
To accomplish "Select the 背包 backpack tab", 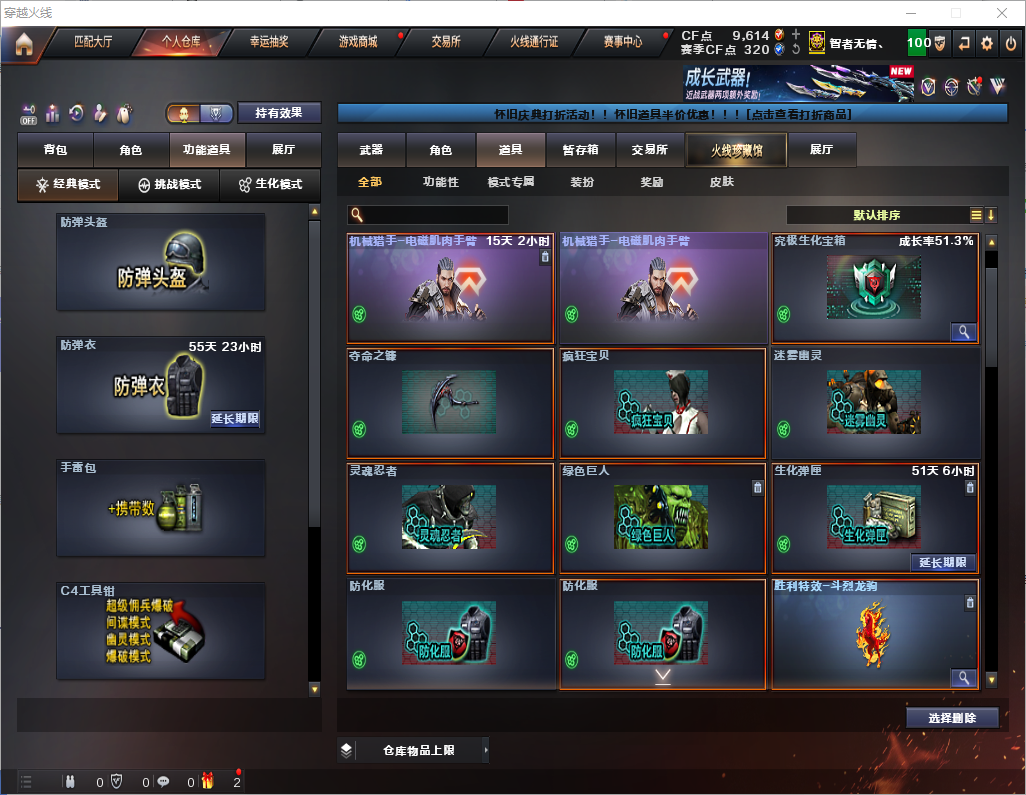I will tap(55, 150).
